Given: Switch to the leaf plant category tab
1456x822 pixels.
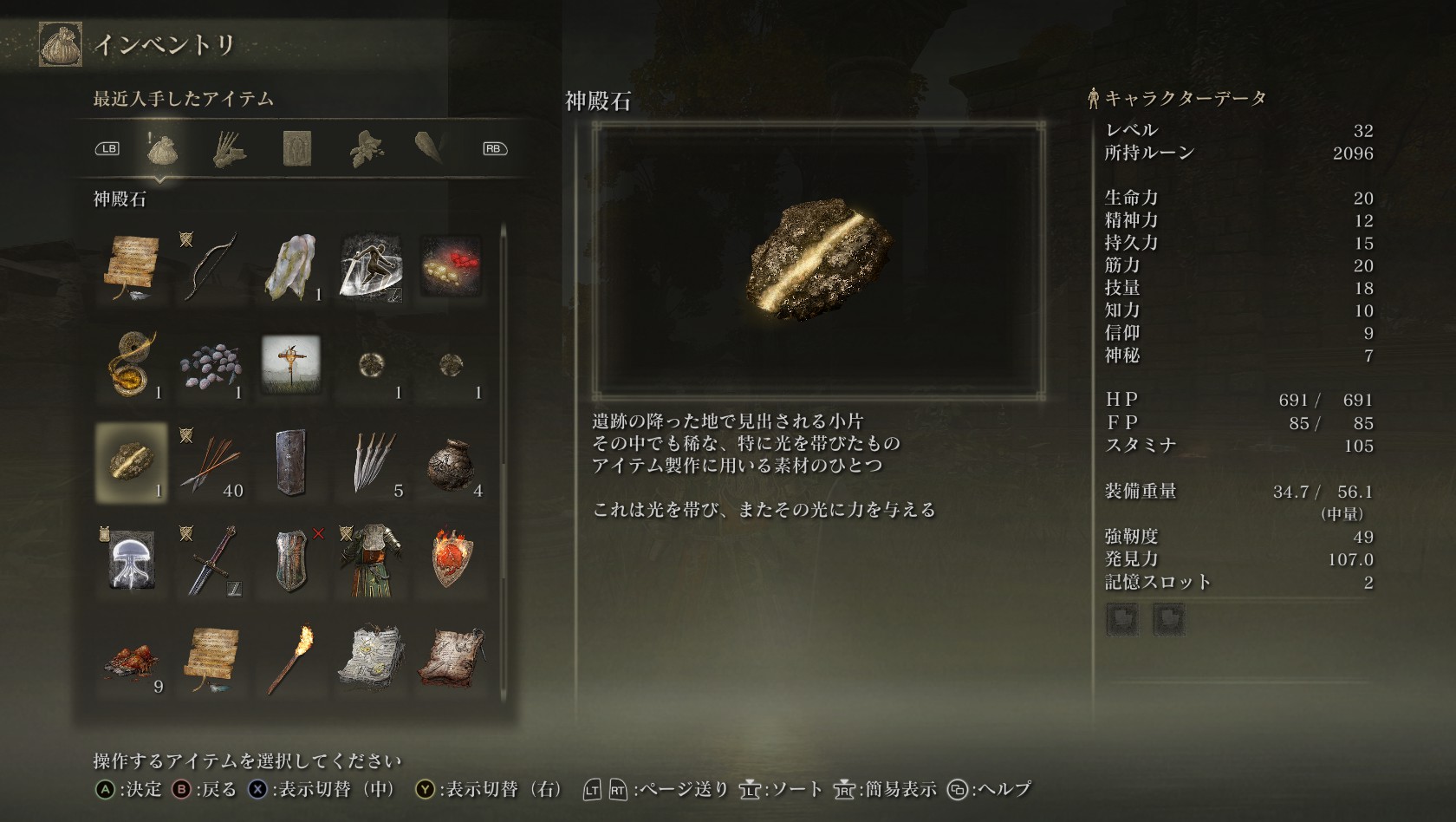Looking at the screenshot, I should pos(365,149).
